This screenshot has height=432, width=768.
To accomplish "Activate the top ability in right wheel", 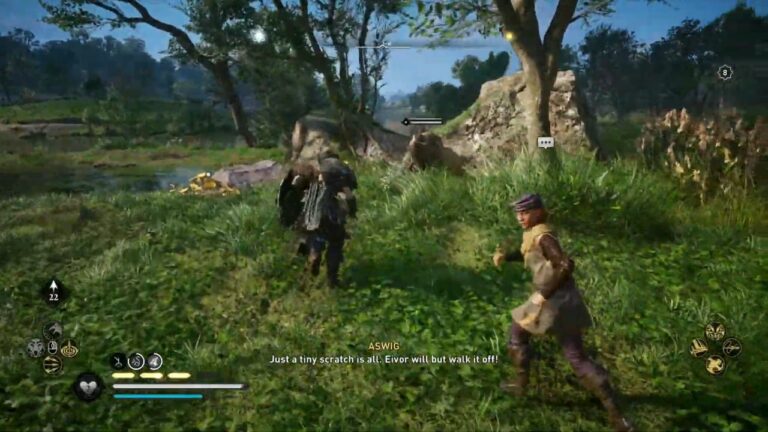I will pos(715,331).
